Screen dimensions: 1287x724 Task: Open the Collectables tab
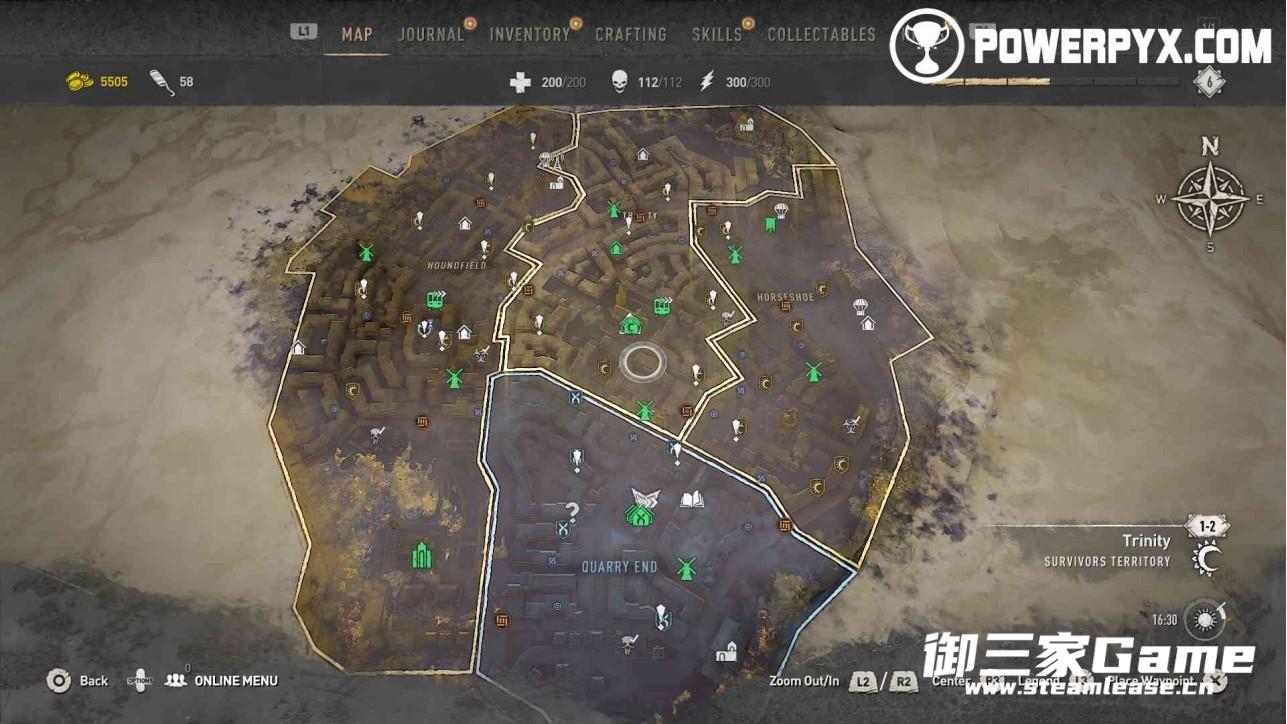pyautogui.click(x=821, y=34)
